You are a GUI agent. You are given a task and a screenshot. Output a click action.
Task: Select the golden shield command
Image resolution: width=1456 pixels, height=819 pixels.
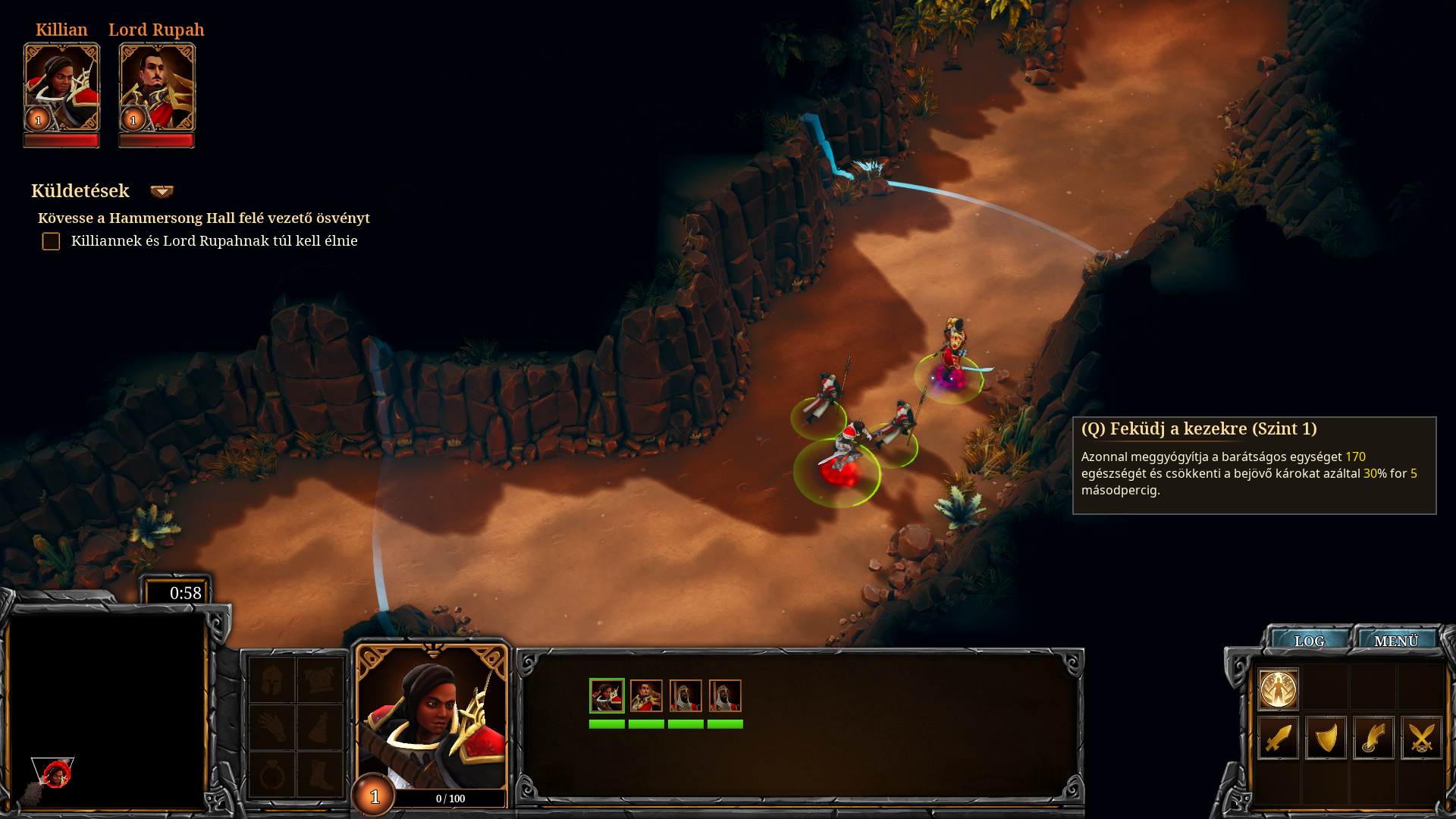1326,738
